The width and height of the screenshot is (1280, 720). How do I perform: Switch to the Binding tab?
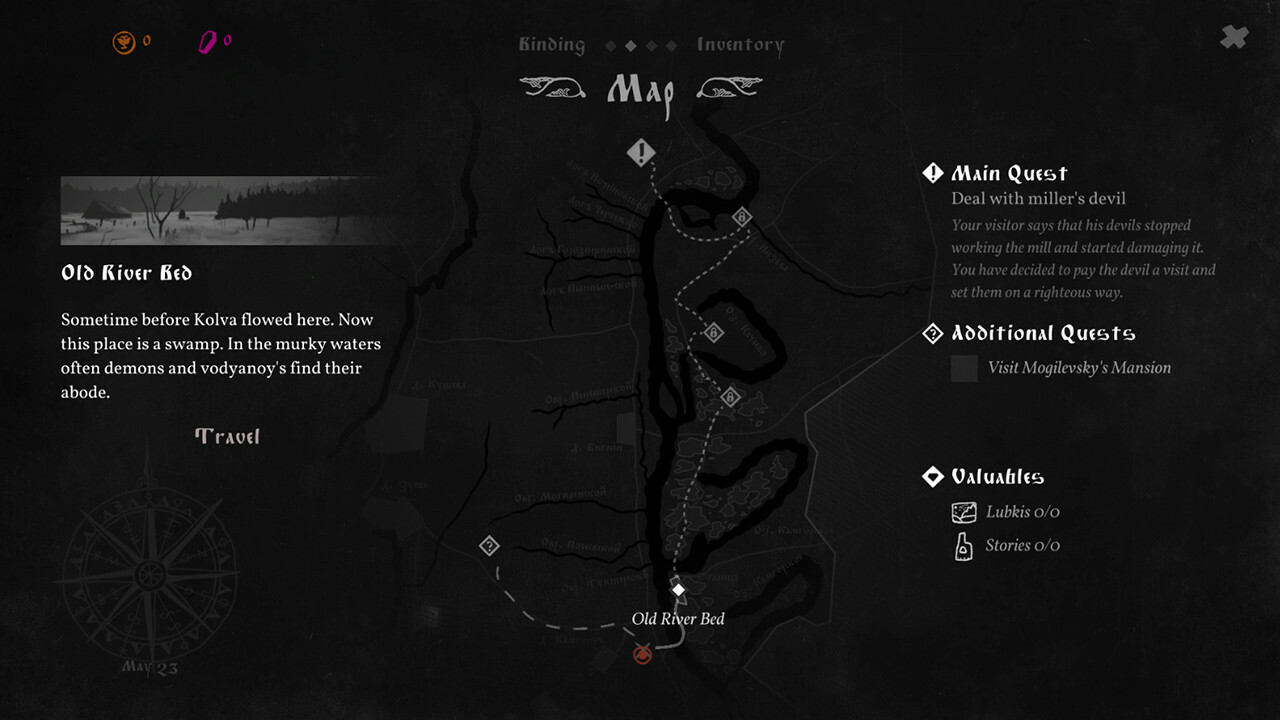[x=551, y=44]
